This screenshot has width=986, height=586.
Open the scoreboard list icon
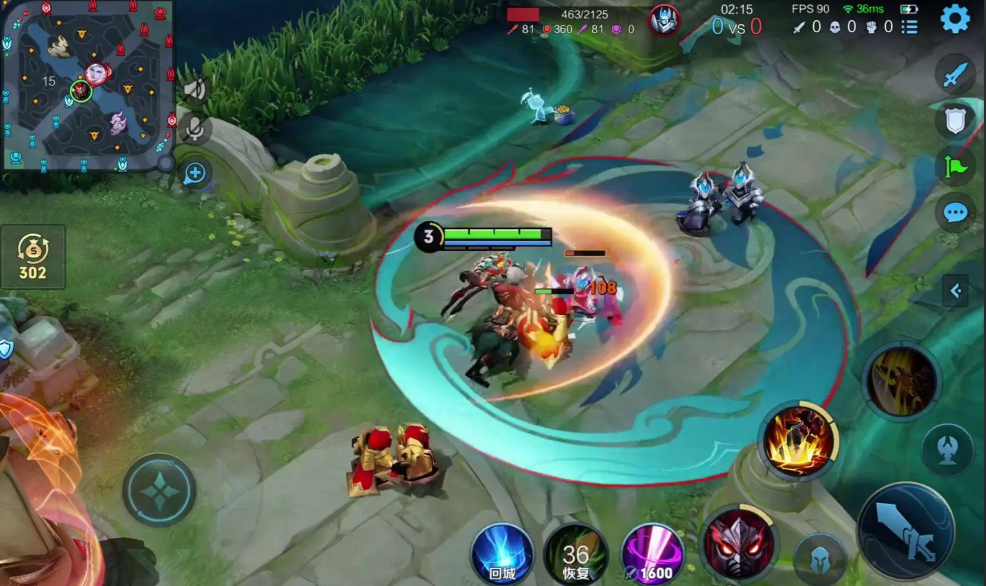[x=909, y=27]
